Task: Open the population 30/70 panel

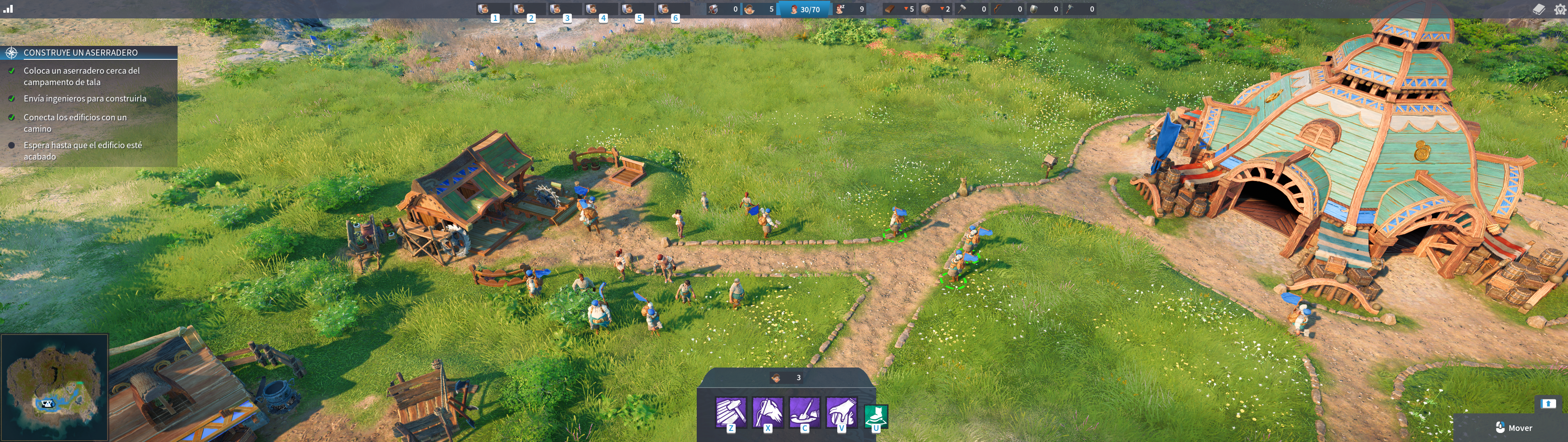Action: tap(805, 9)
